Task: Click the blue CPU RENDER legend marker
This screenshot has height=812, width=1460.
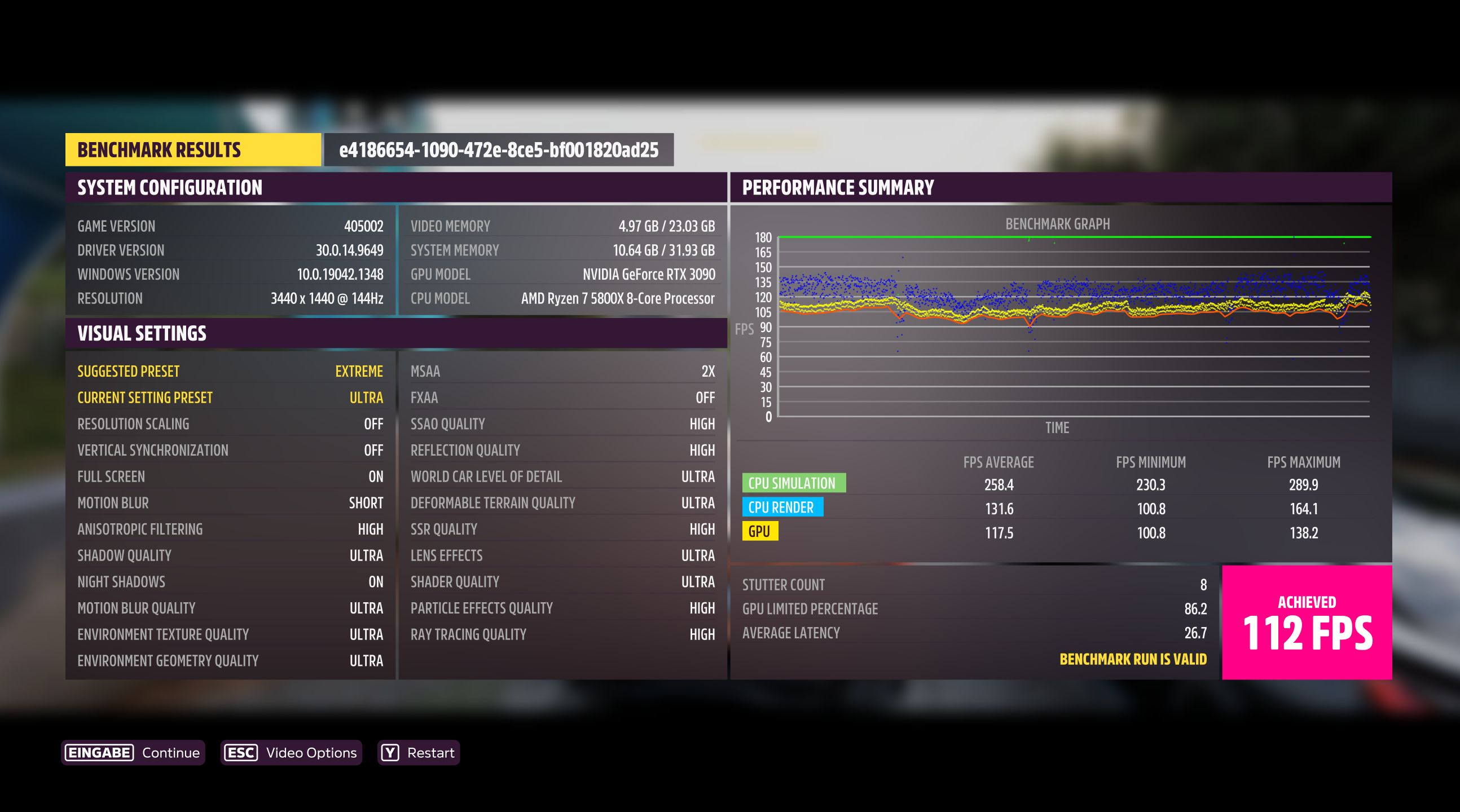Action: click(781, 507)
